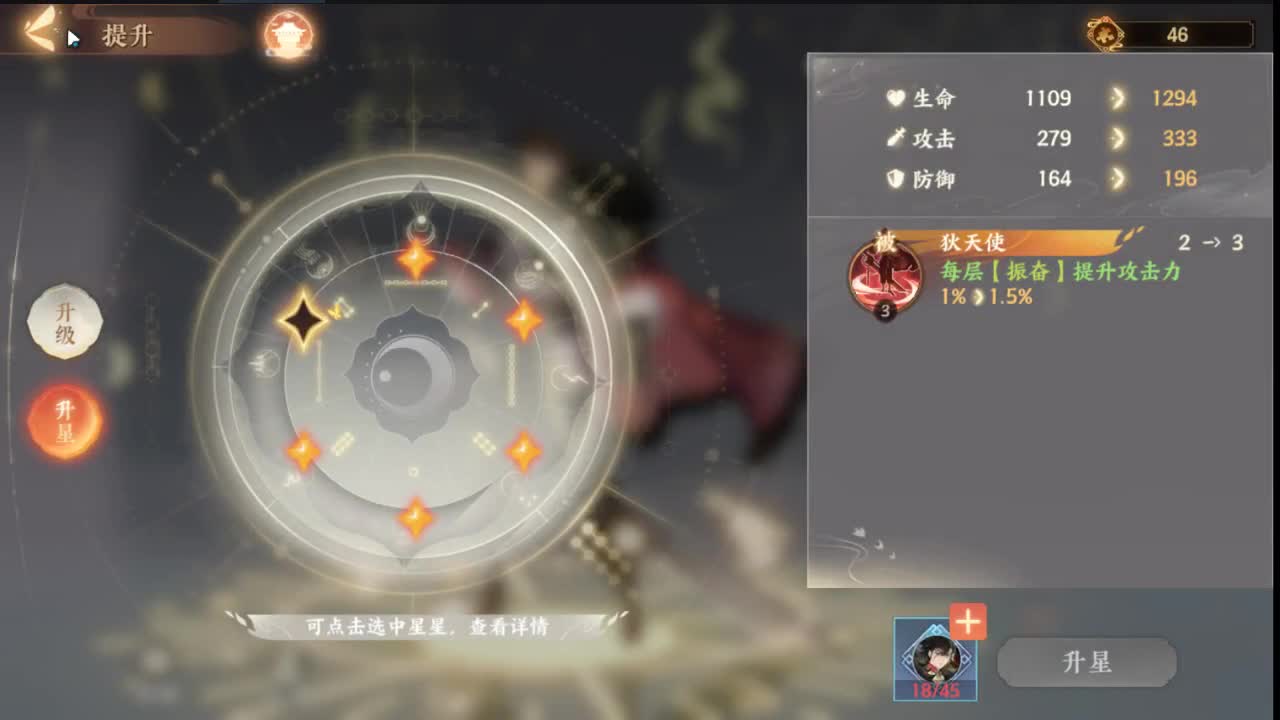This screenshot has height=720, width=1280.
Task: Switch to the 升星 tab
Action: point(64,420)
